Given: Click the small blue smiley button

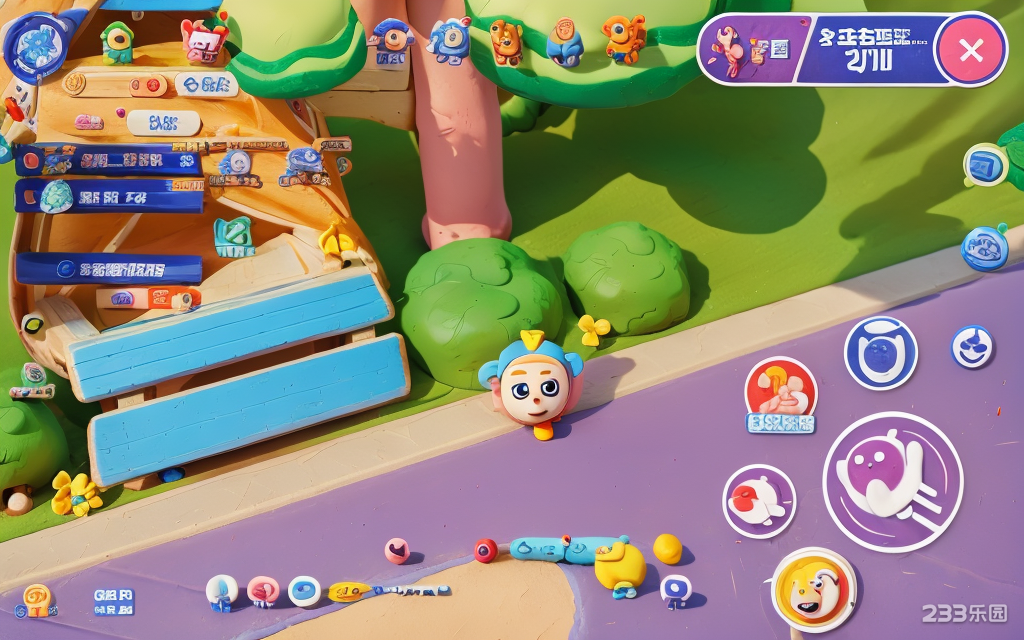Looking at the screenshot, I should pyautogui.click(x=971, y=346).
